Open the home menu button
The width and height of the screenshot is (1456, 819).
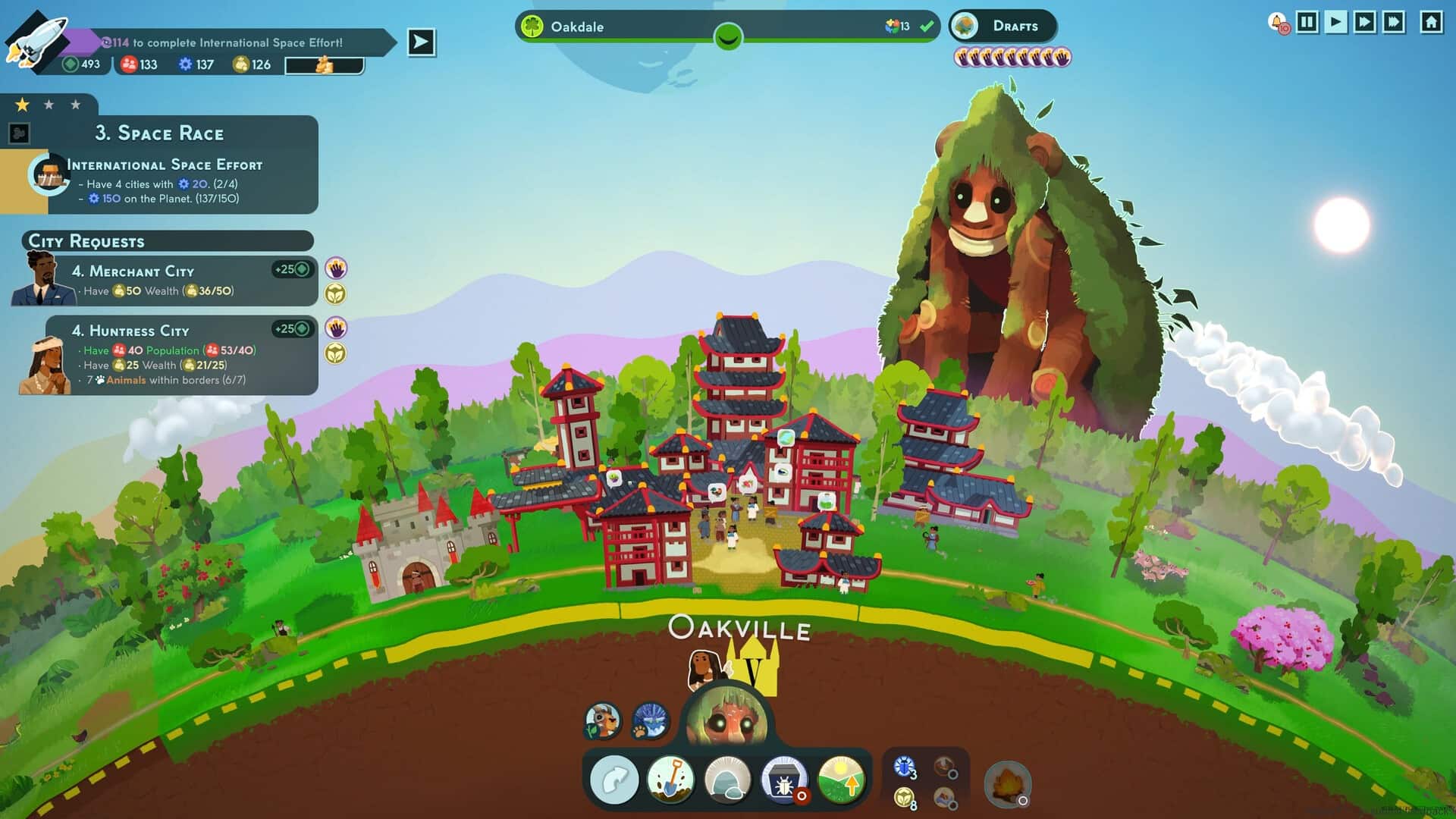(x=1431, y=22)
